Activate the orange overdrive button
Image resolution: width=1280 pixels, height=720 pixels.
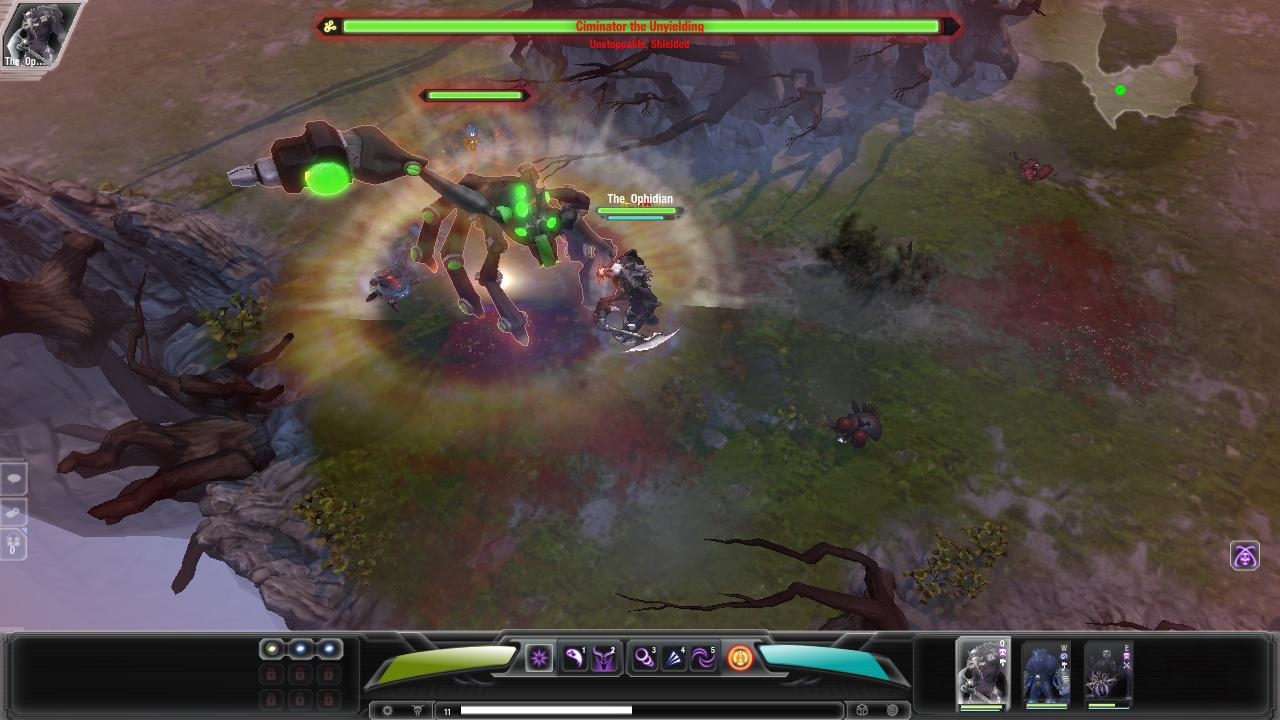tap(740, 658)
